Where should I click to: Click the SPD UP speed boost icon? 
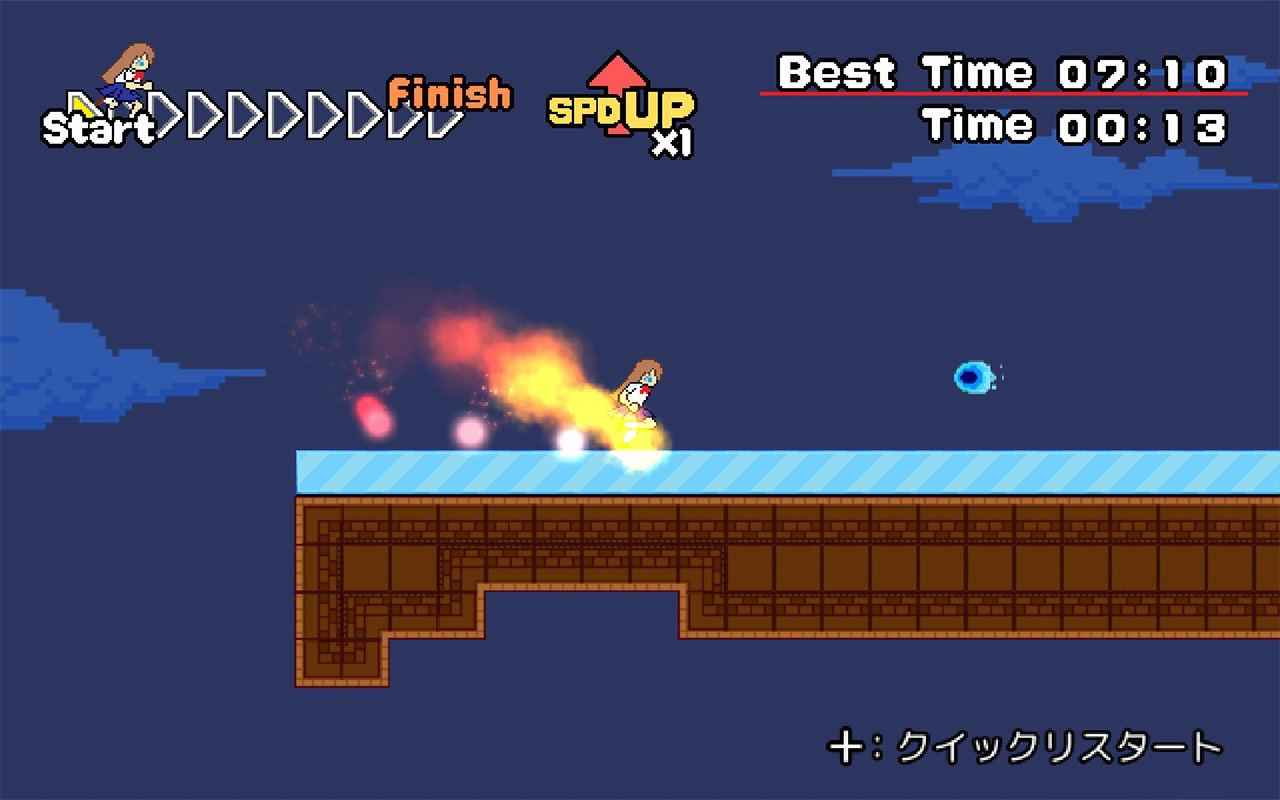click(x=622, y=104)
